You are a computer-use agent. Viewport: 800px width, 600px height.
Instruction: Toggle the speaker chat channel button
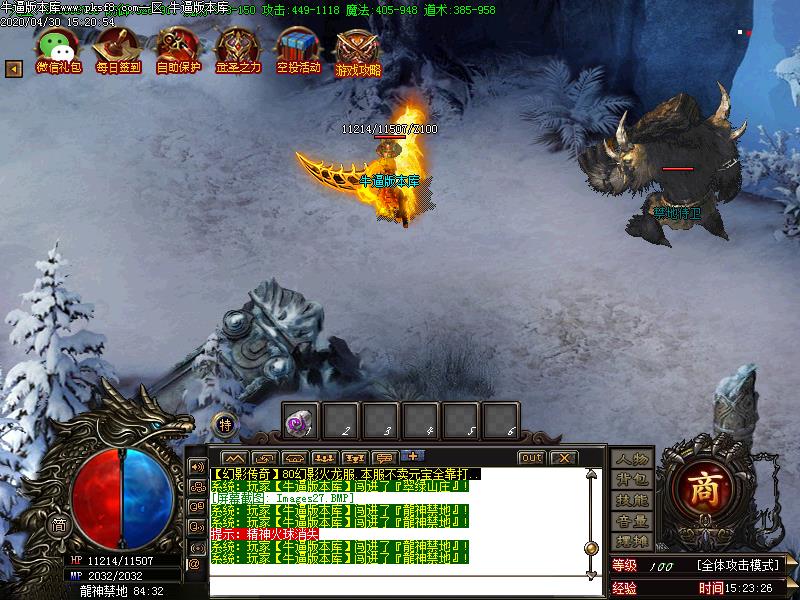[x=196, y=467]
